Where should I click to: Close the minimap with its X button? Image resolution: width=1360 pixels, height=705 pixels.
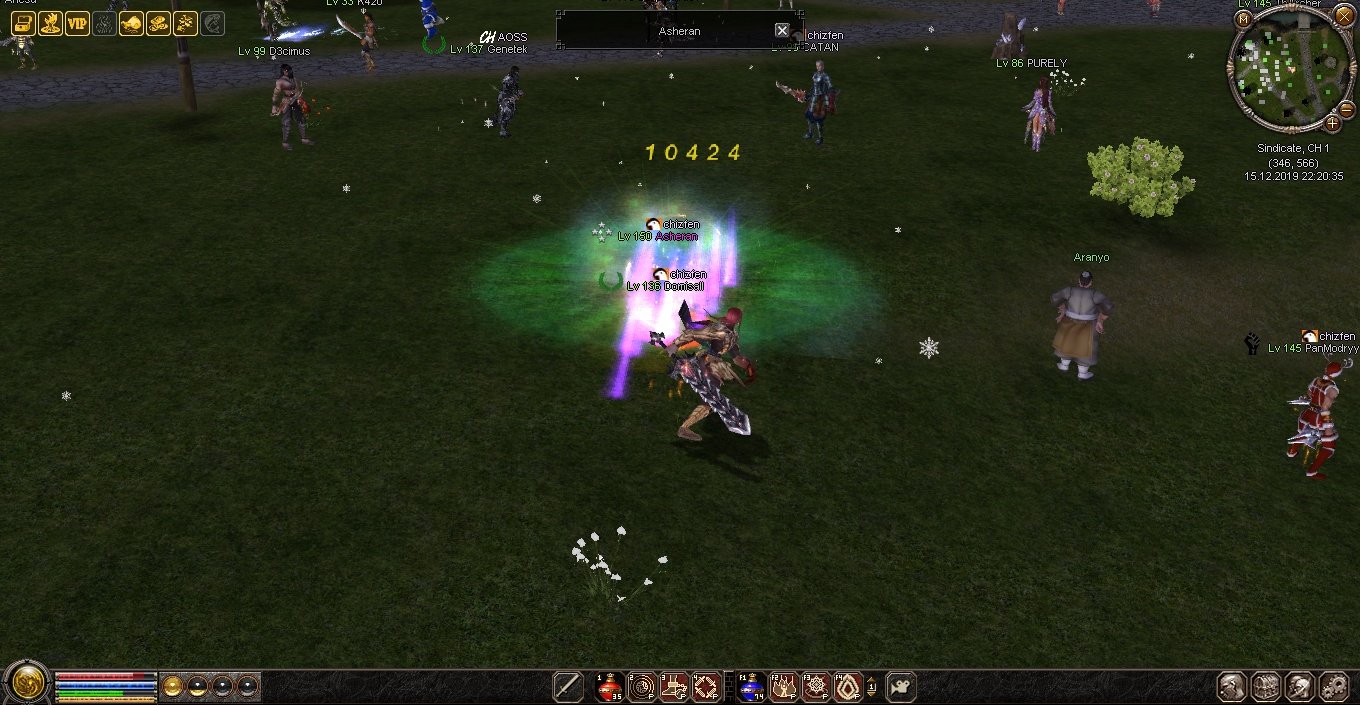click(x=1343, y=15)
